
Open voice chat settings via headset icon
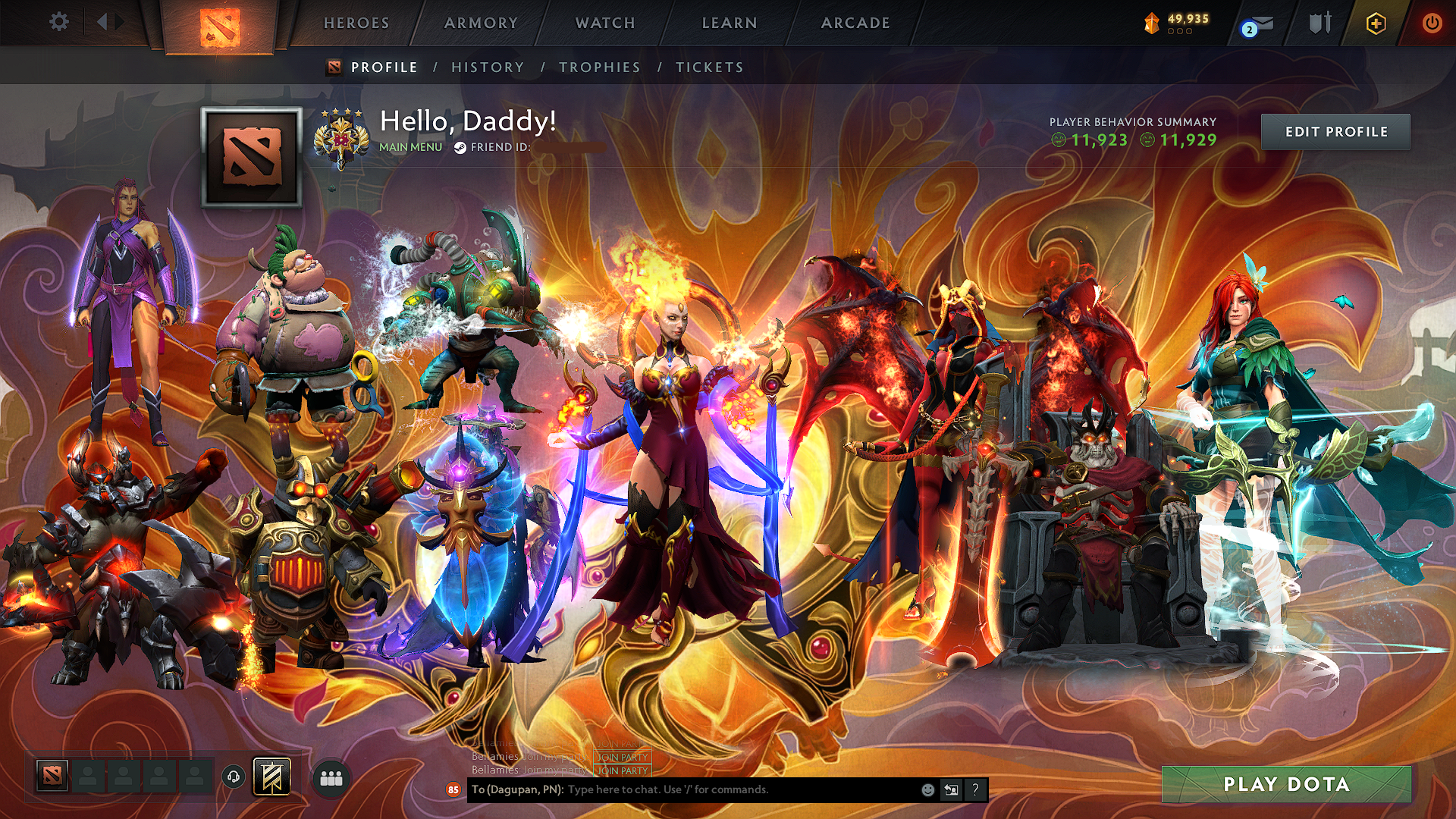233,775
